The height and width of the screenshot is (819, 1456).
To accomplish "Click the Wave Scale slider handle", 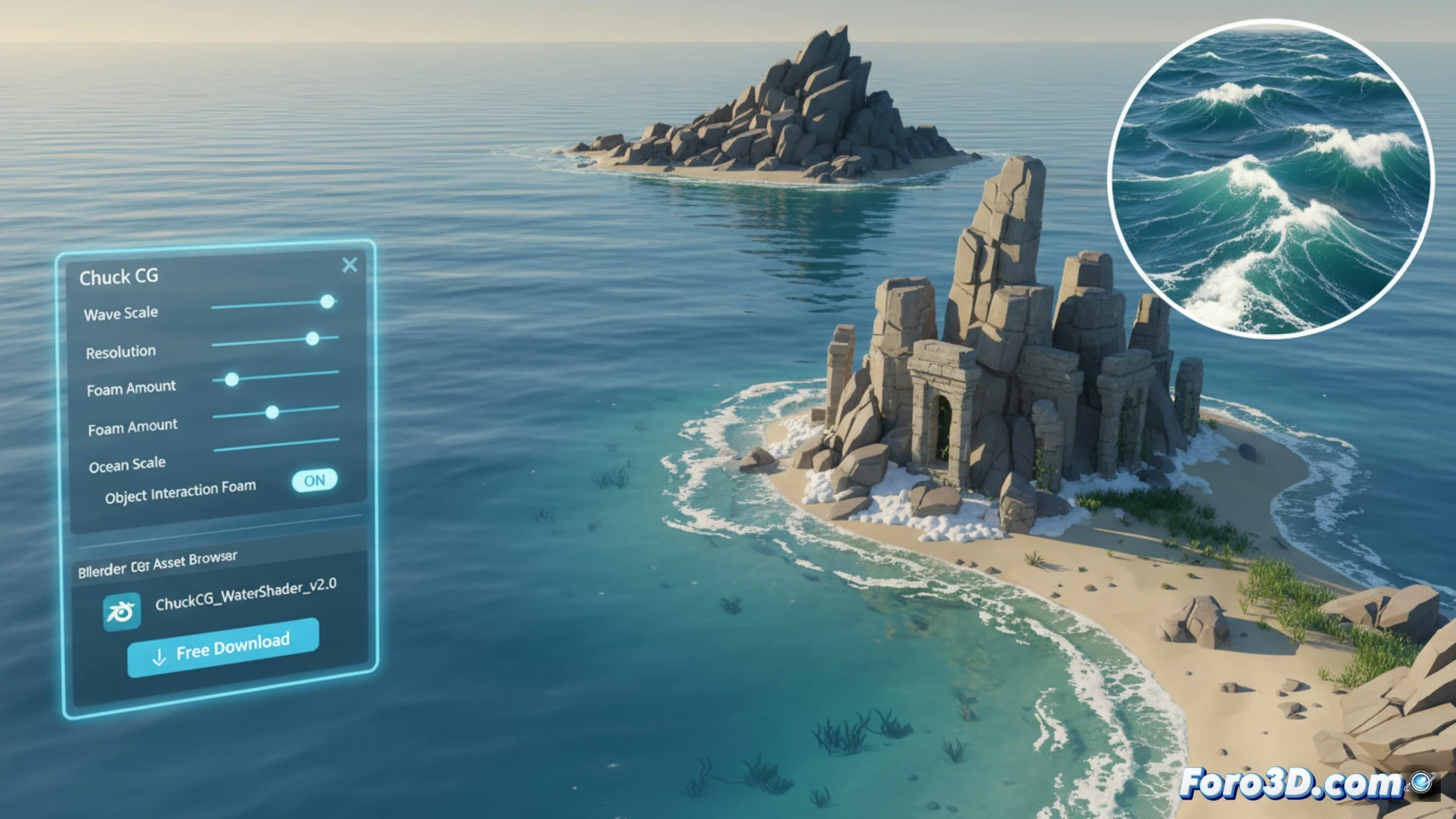I will click(327, 302).
